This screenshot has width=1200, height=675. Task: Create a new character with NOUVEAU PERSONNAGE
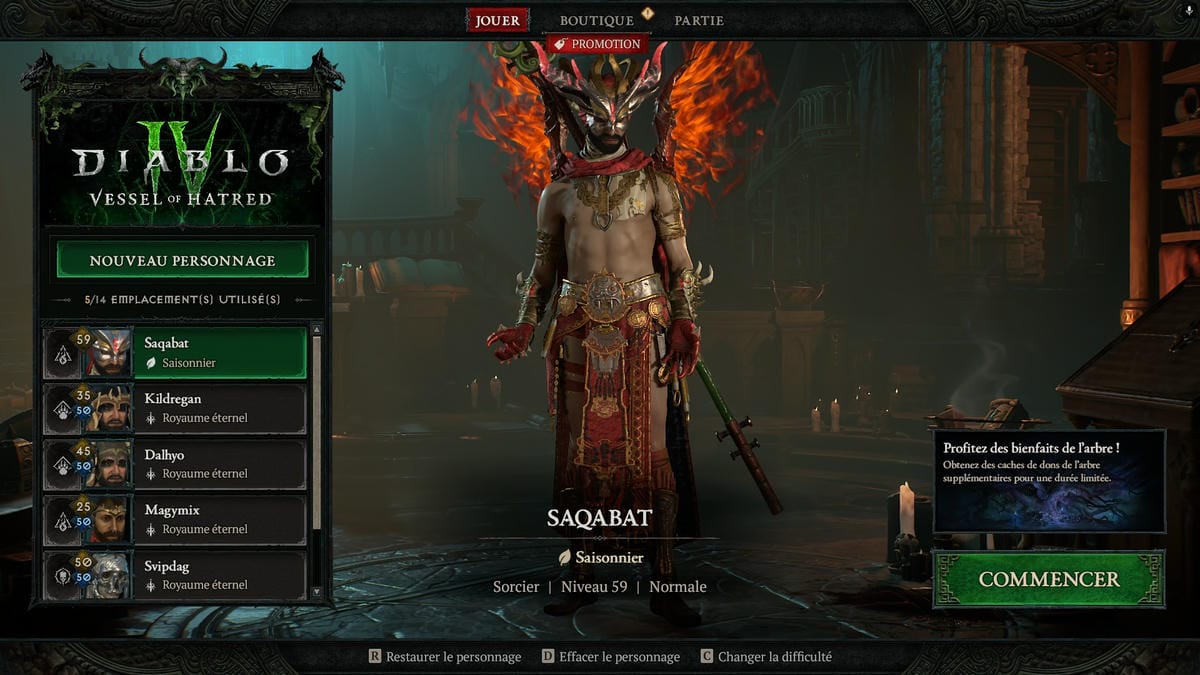coord(182,260)
